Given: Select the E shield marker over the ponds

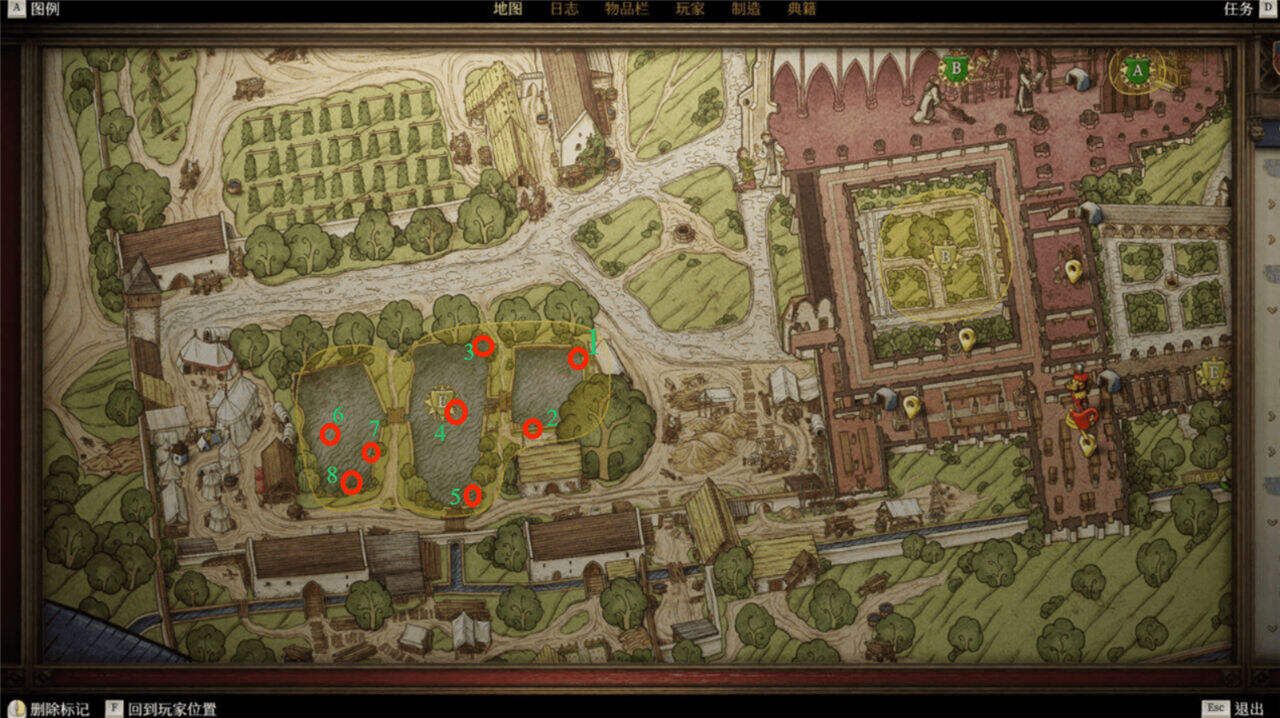Looking at the screenshot, I should click(x=440, y=400).
